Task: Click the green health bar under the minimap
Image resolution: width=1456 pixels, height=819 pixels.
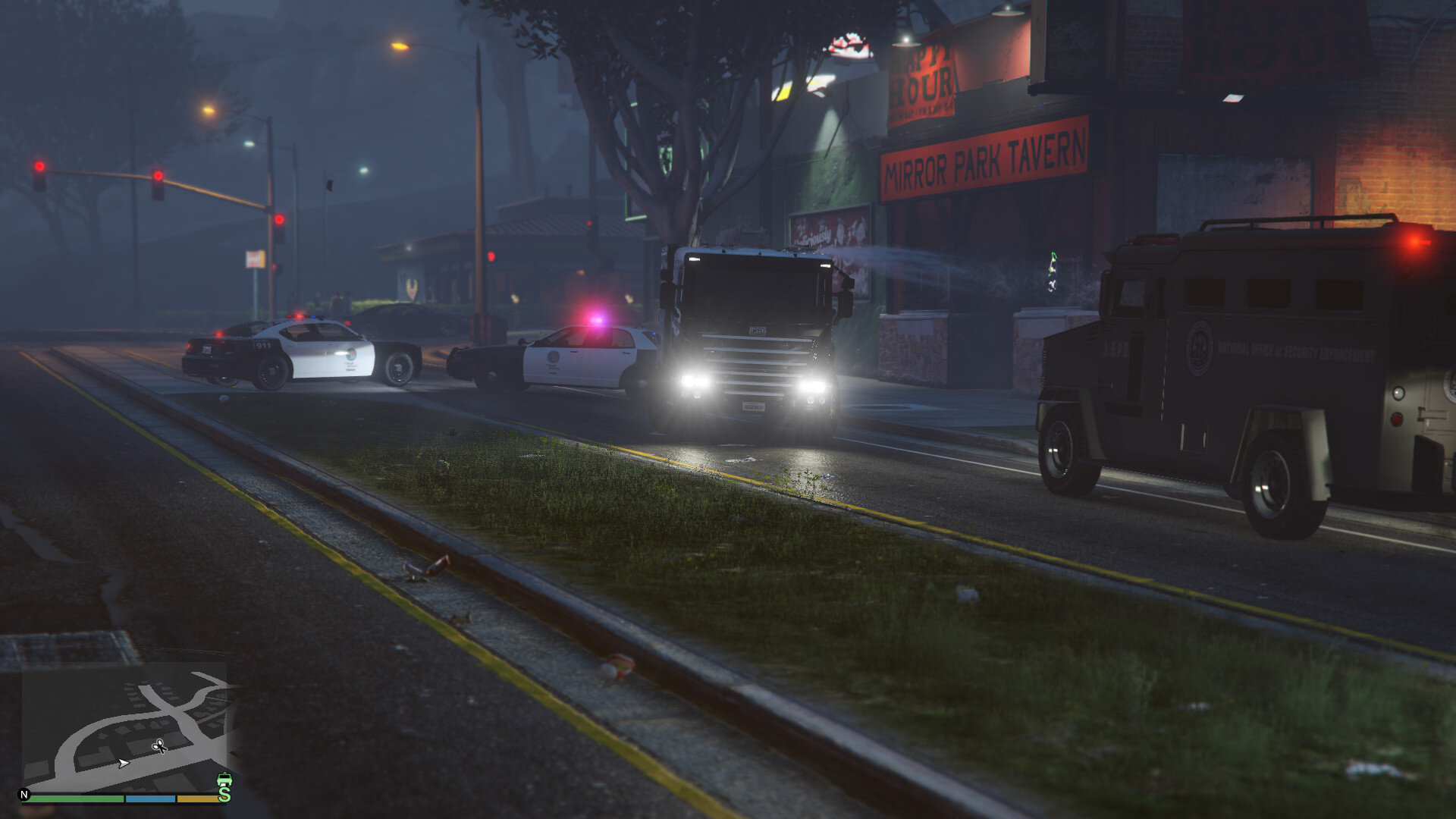Action: click(76, 799)
